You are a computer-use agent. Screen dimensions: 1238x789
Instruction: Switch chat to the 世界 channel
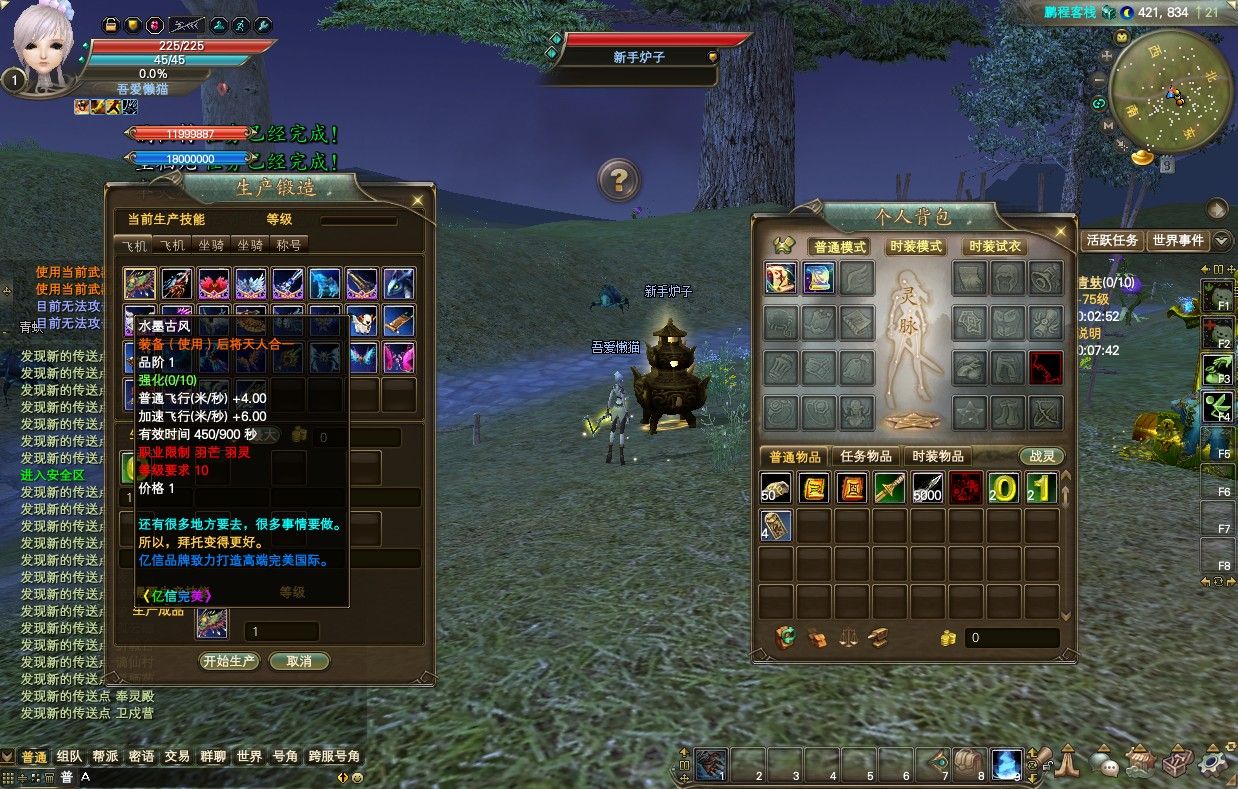(249, 757)
